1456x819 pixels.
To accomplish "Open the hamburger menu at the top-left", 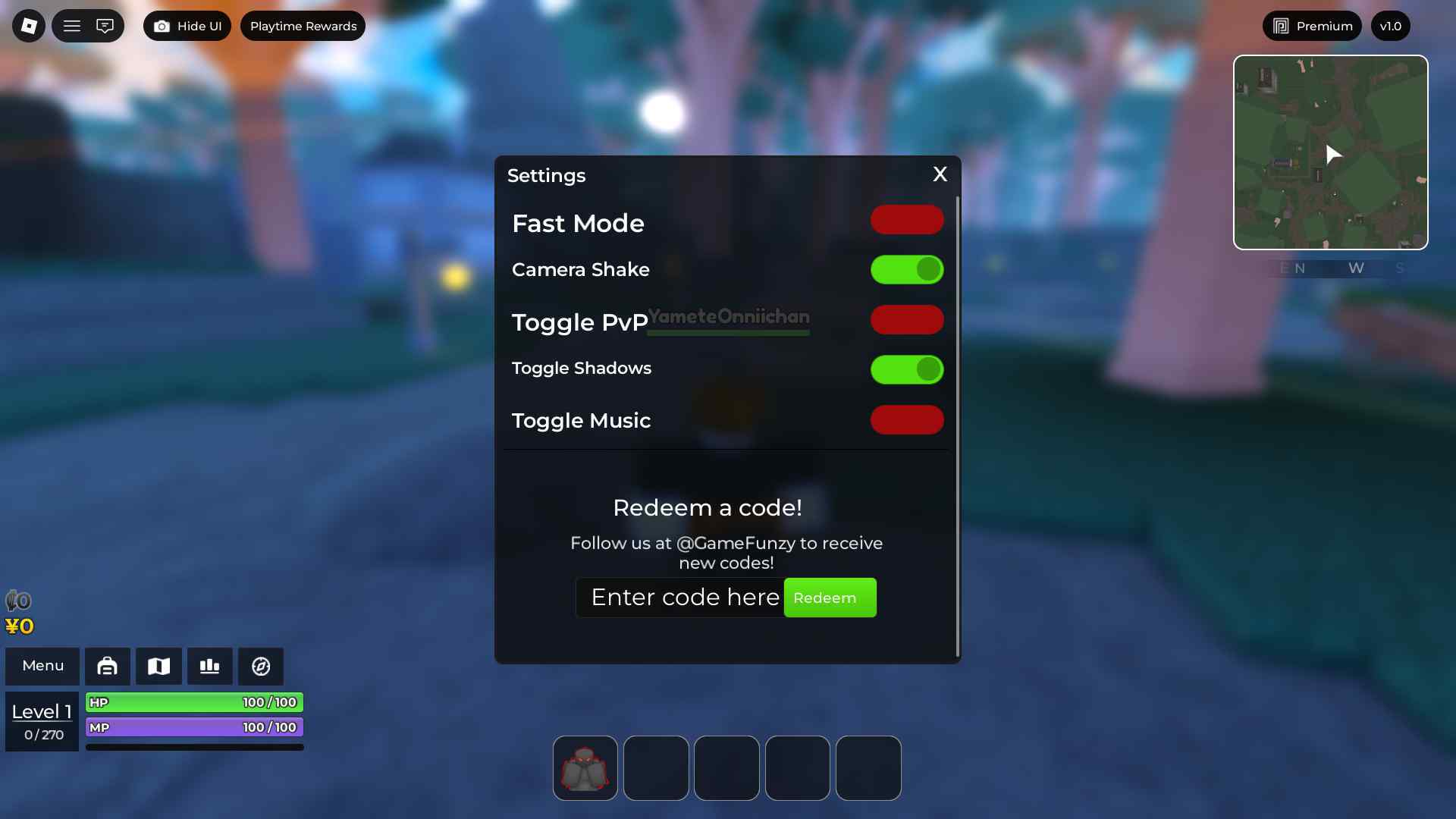I will [72, 25].
